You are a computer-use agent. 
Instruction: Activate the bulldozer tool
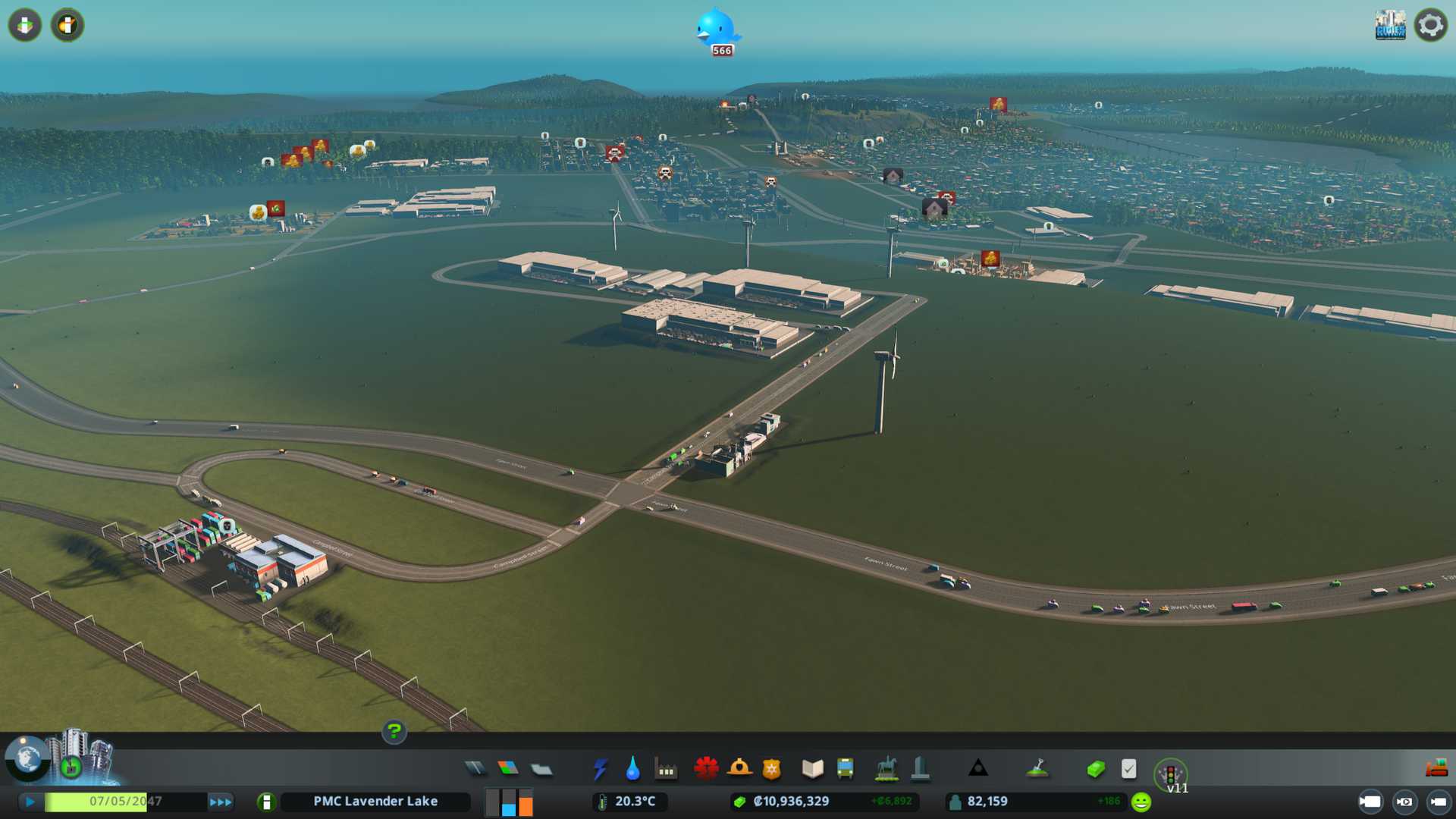click(x=1436, y=769)
